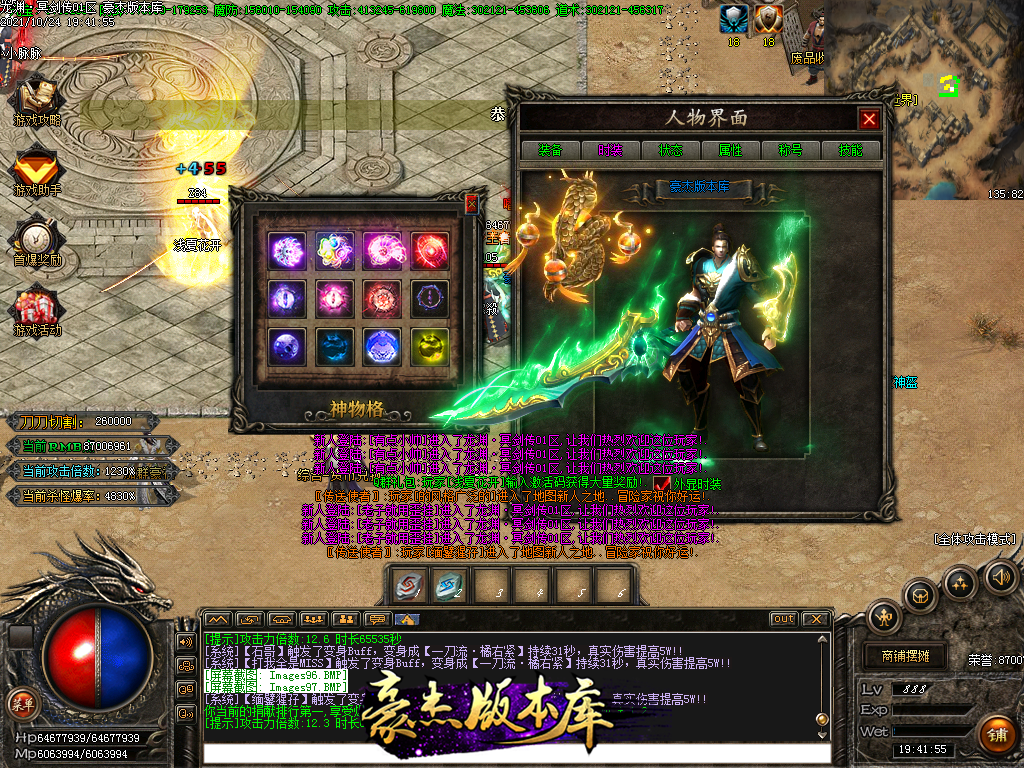Switch to the 装备 equipment tab
The image size is (1024, 768).
click(x=550, y=150)
